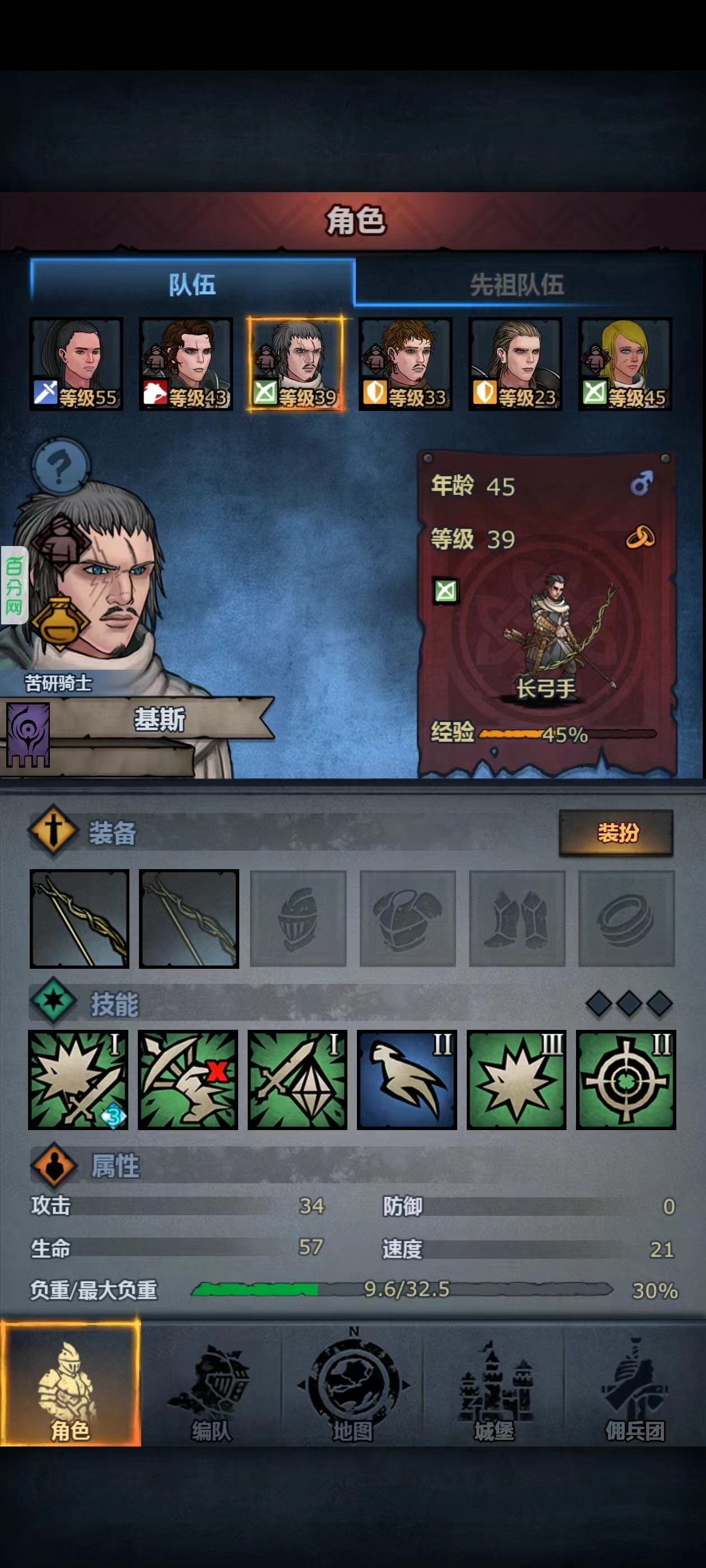Screen dimensions: 706x1568
Task: Choose the level 23 character portrait
Action: click(x=515, y=363)
